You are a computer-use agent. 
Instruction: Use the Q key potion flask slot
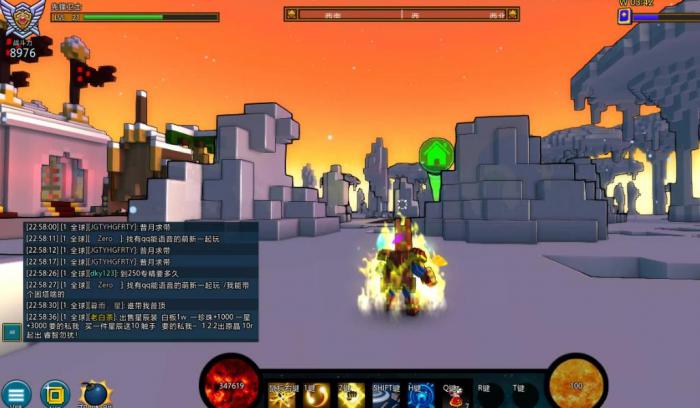point(455,396)
